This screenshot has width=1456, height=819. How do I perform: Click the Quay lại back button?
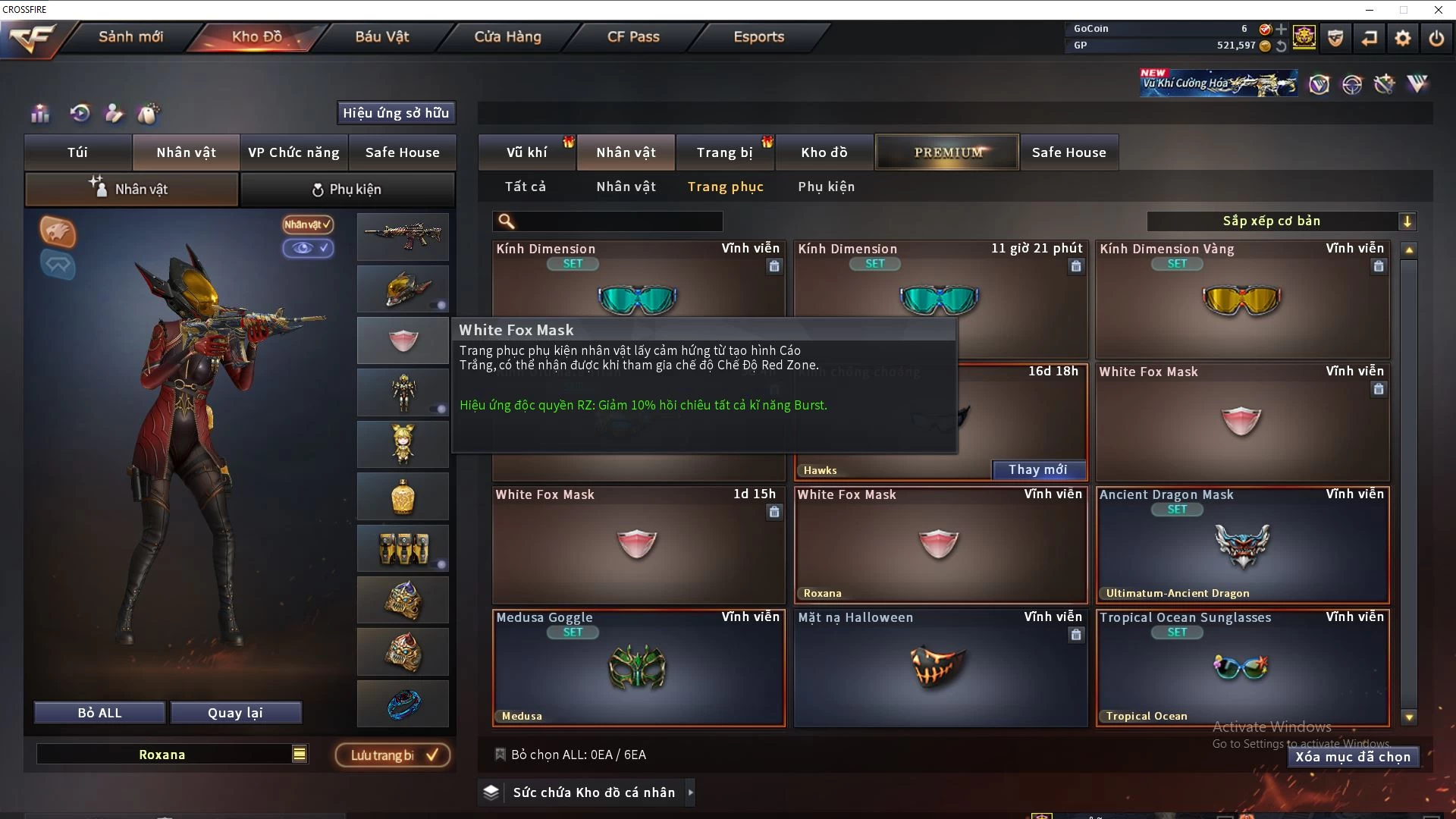coord(235,713)
